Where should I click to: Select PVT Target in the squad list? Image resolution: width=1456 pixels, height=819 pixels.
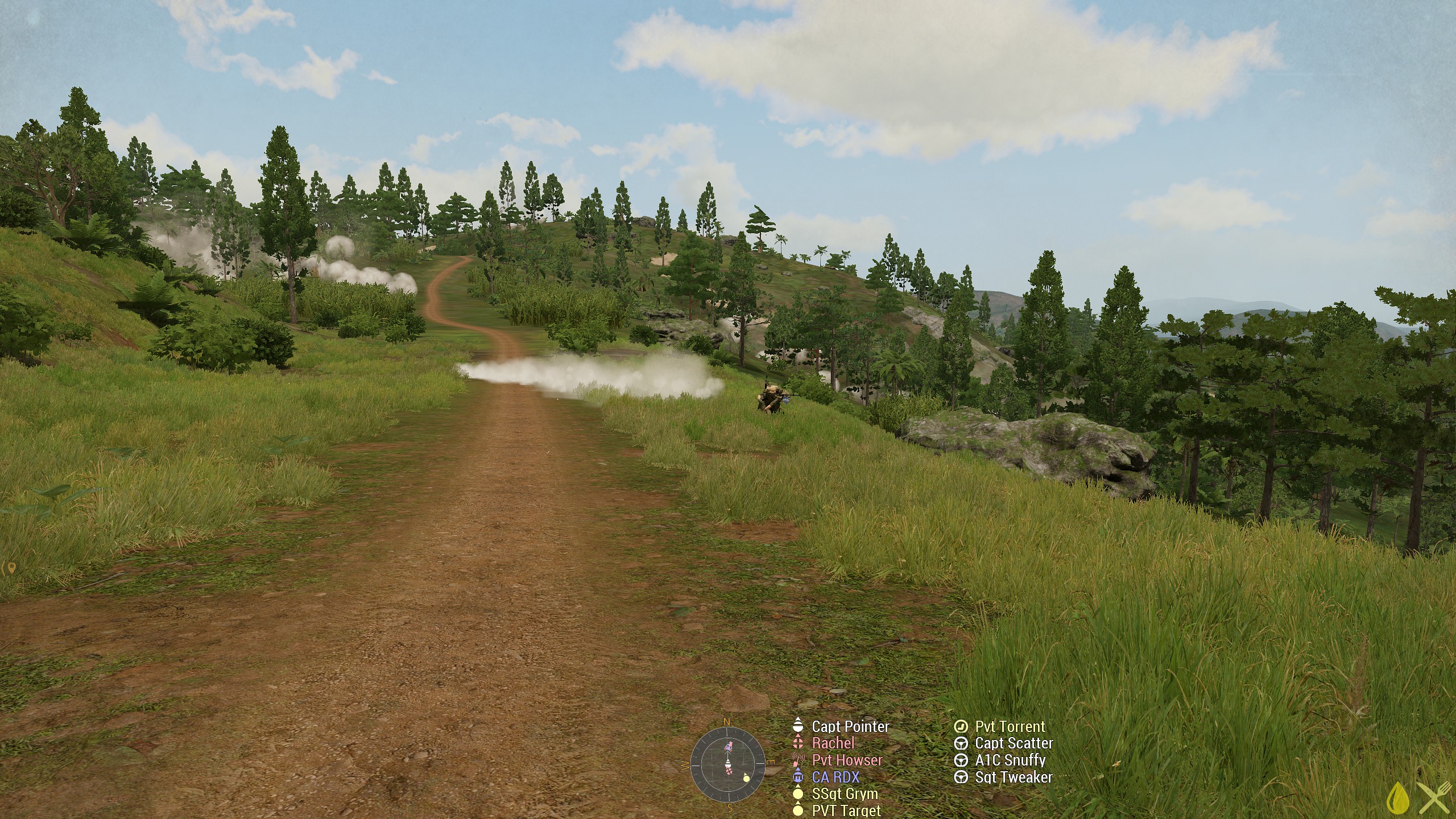coord(846,810)
